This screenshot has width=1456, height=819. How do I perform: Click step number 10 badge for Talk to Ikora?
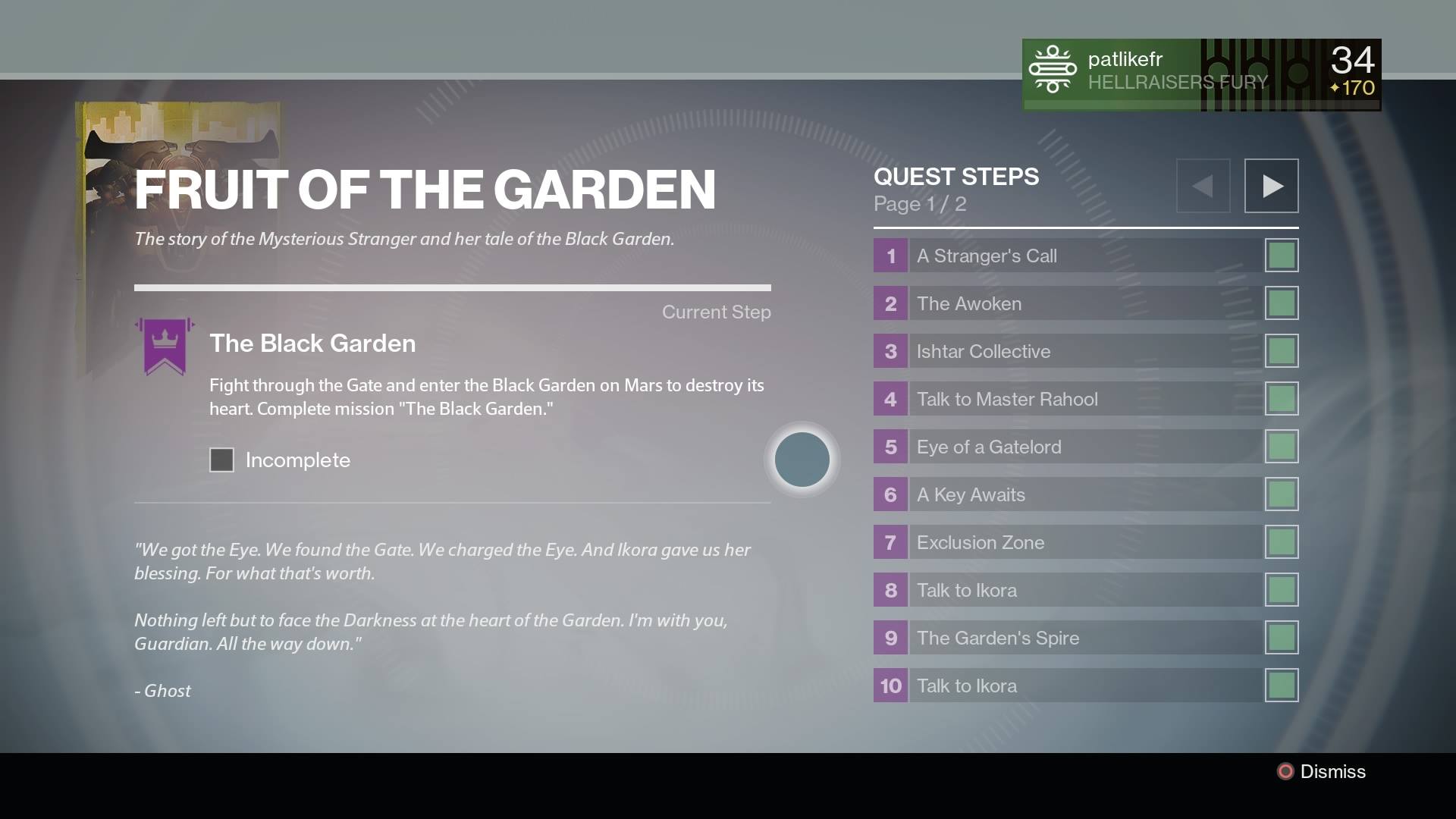889,686
